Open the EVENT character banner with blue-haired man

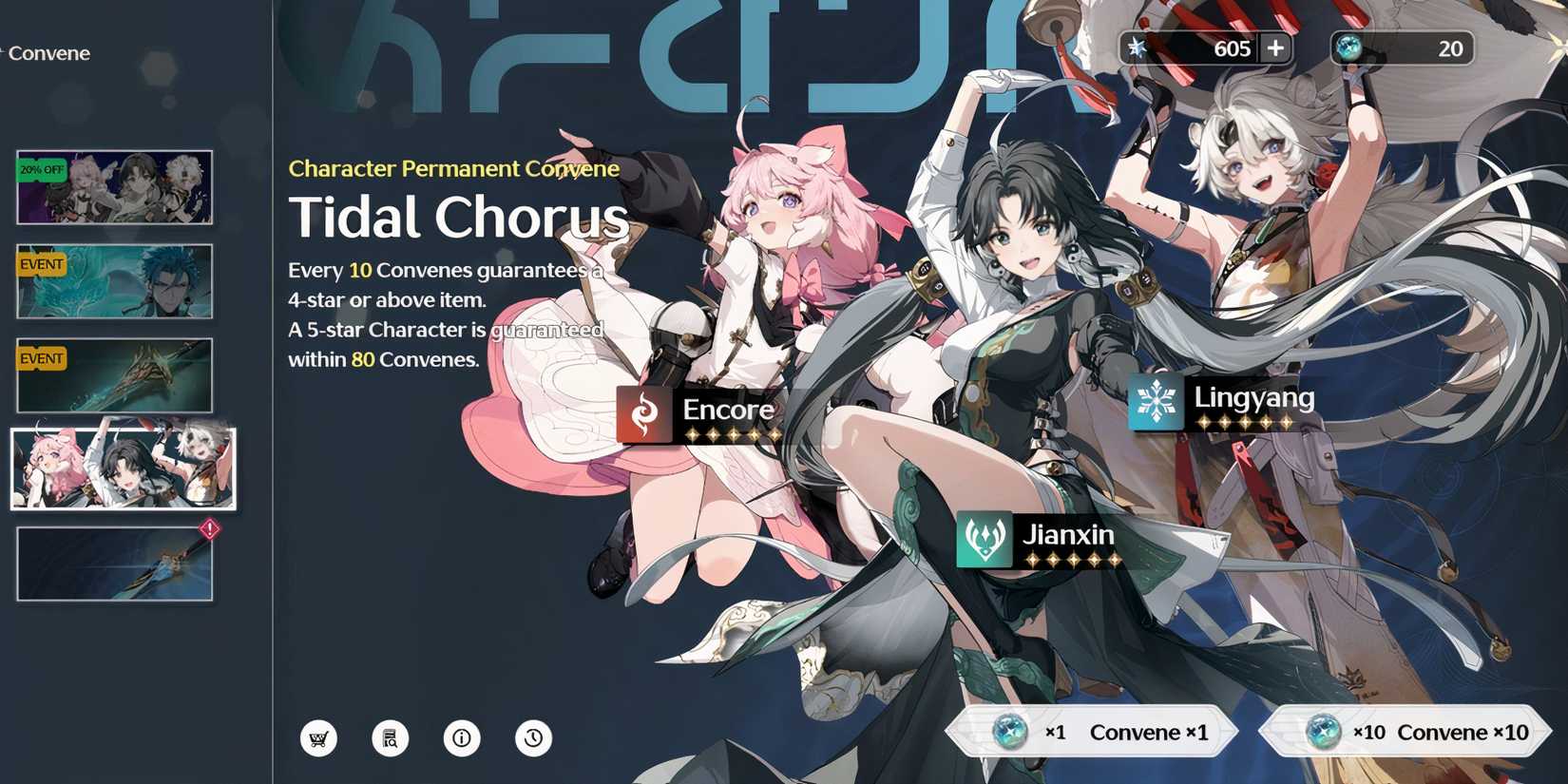tap(114, 280)
